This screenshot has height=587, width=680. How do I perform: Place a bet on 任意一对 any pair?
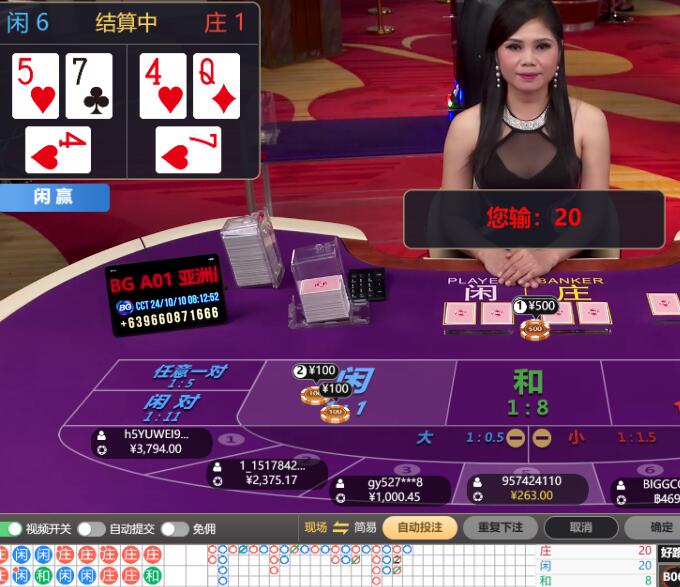[188, 376]
